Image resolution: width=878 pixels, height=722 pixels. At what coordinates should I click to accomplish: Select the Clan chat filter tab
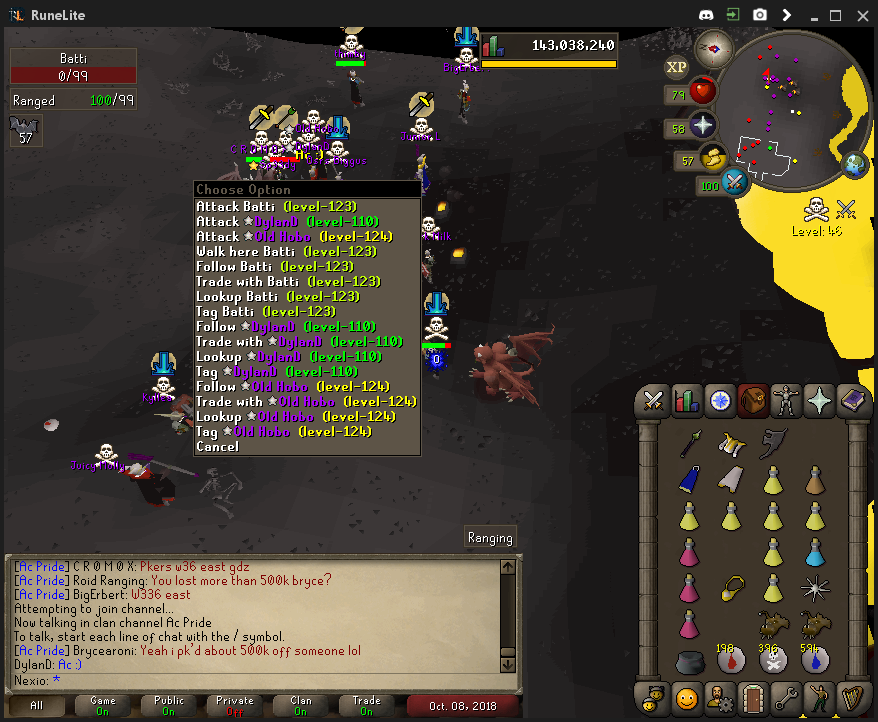point(301,705)
